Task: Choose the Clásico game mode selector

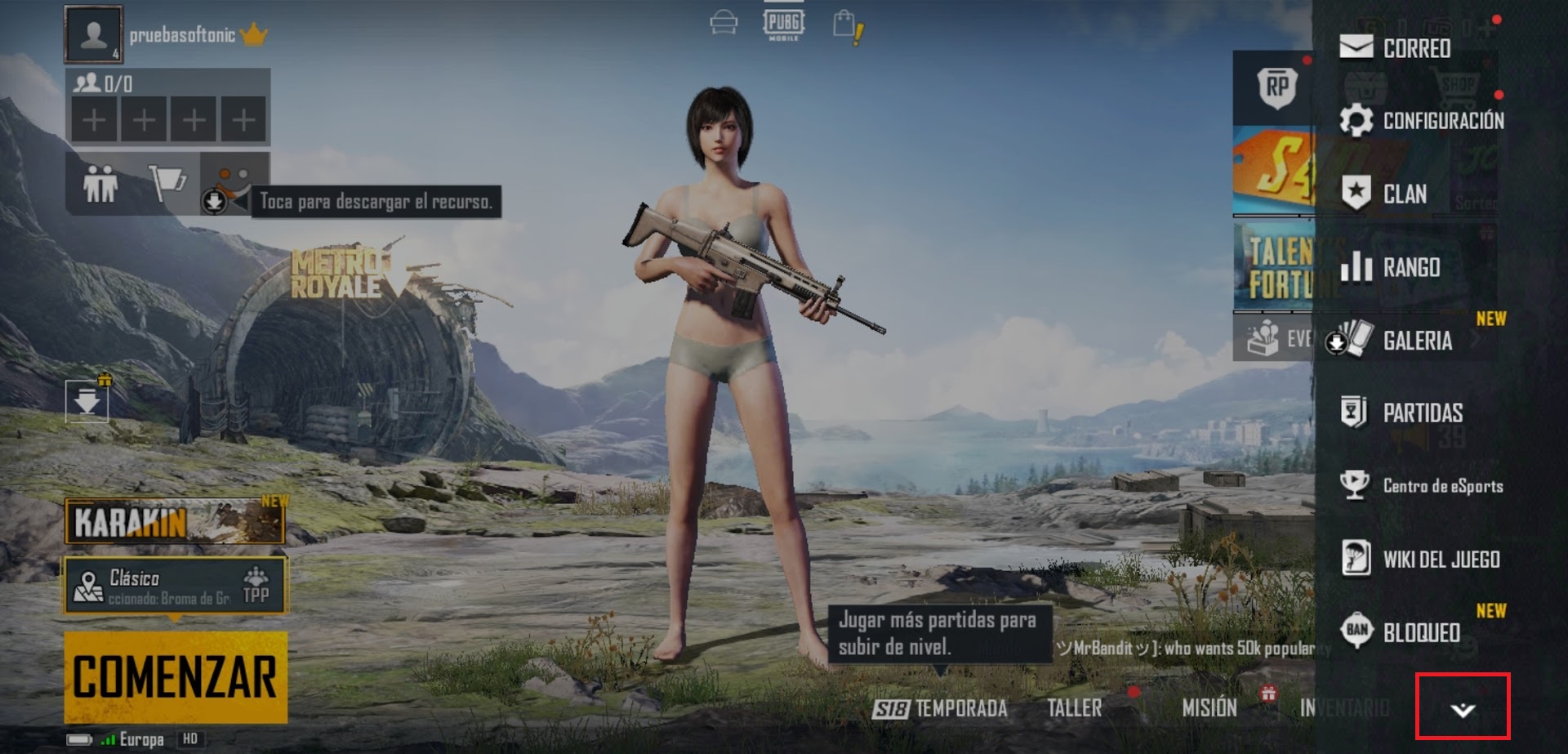Action: tap(176, 585)
